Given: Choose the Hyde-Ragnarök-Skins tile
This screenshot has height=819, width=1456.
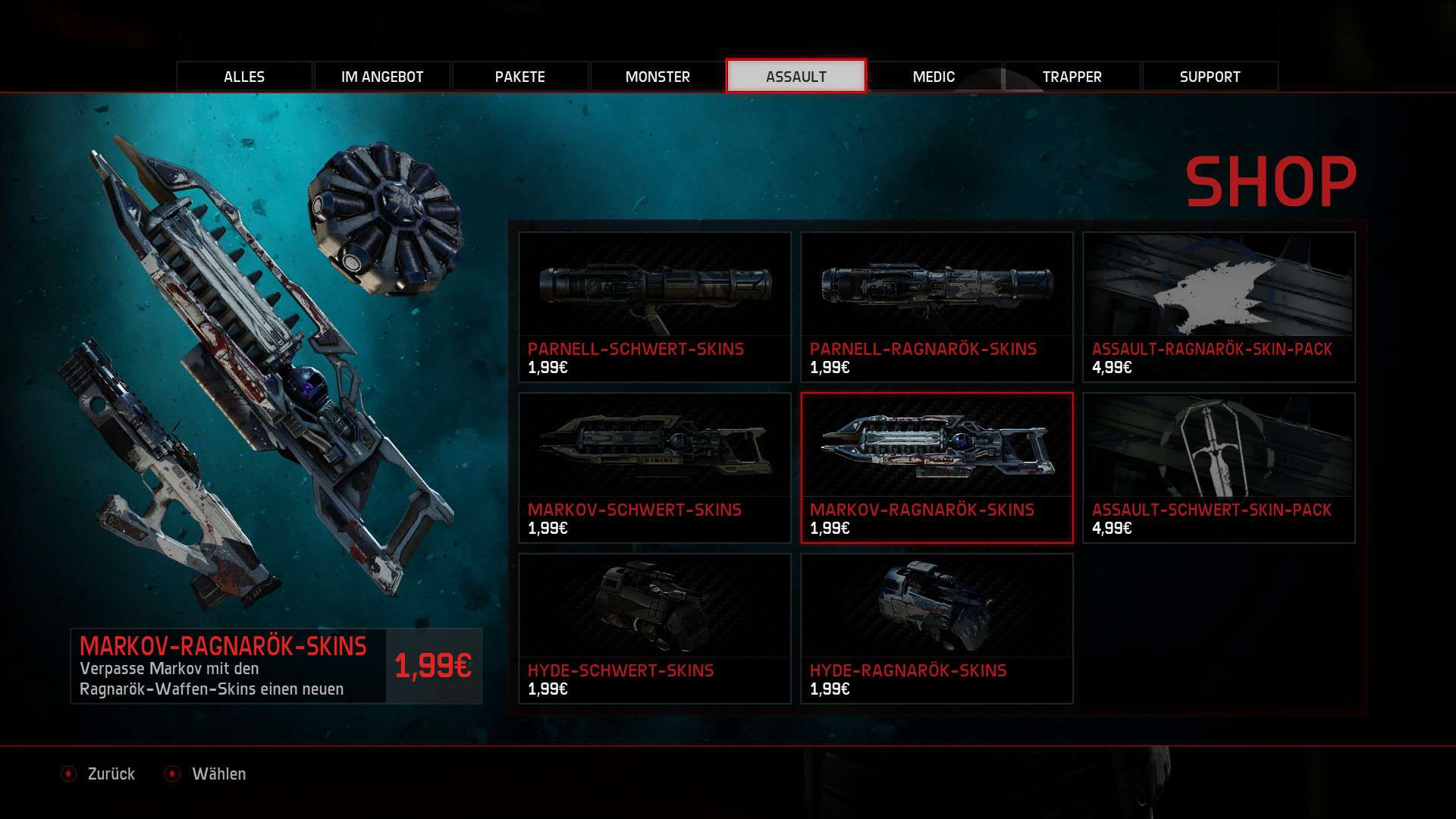Looking at the screenshot, I should tap(937, 628).
